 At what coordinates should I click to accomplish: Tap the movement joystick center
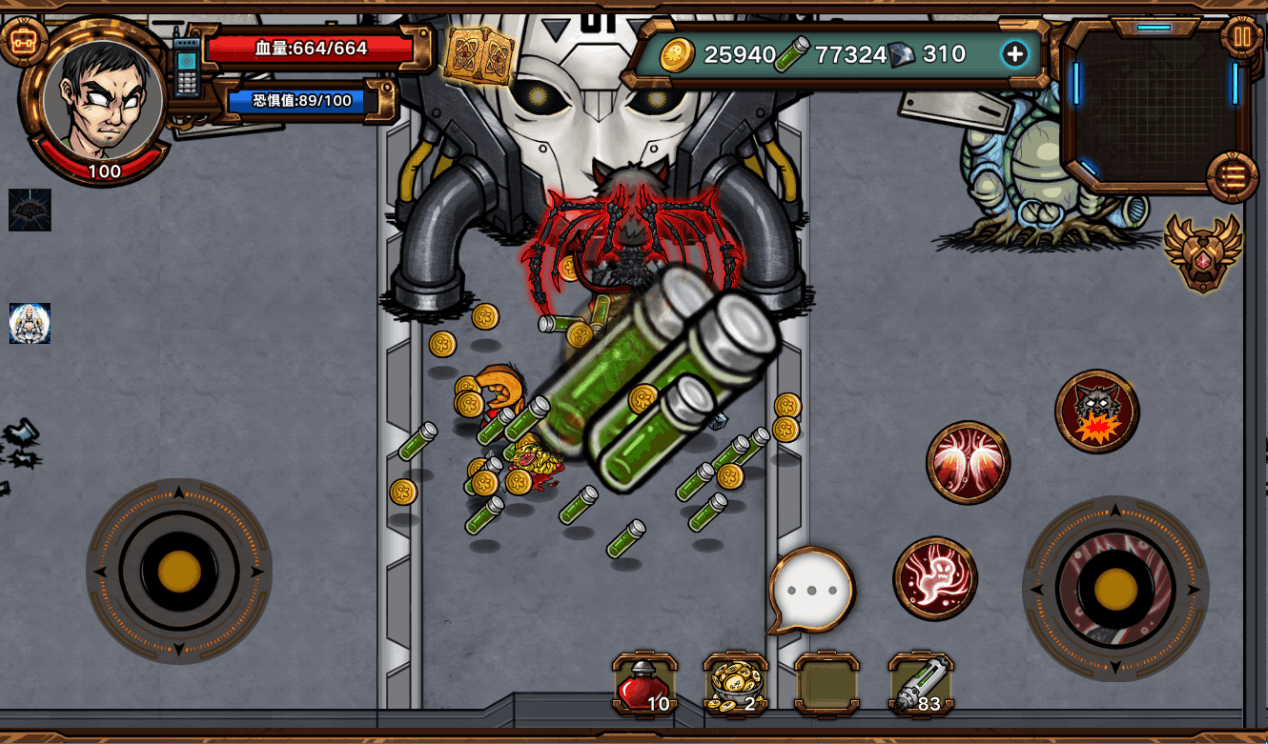[x=179, y=570]
